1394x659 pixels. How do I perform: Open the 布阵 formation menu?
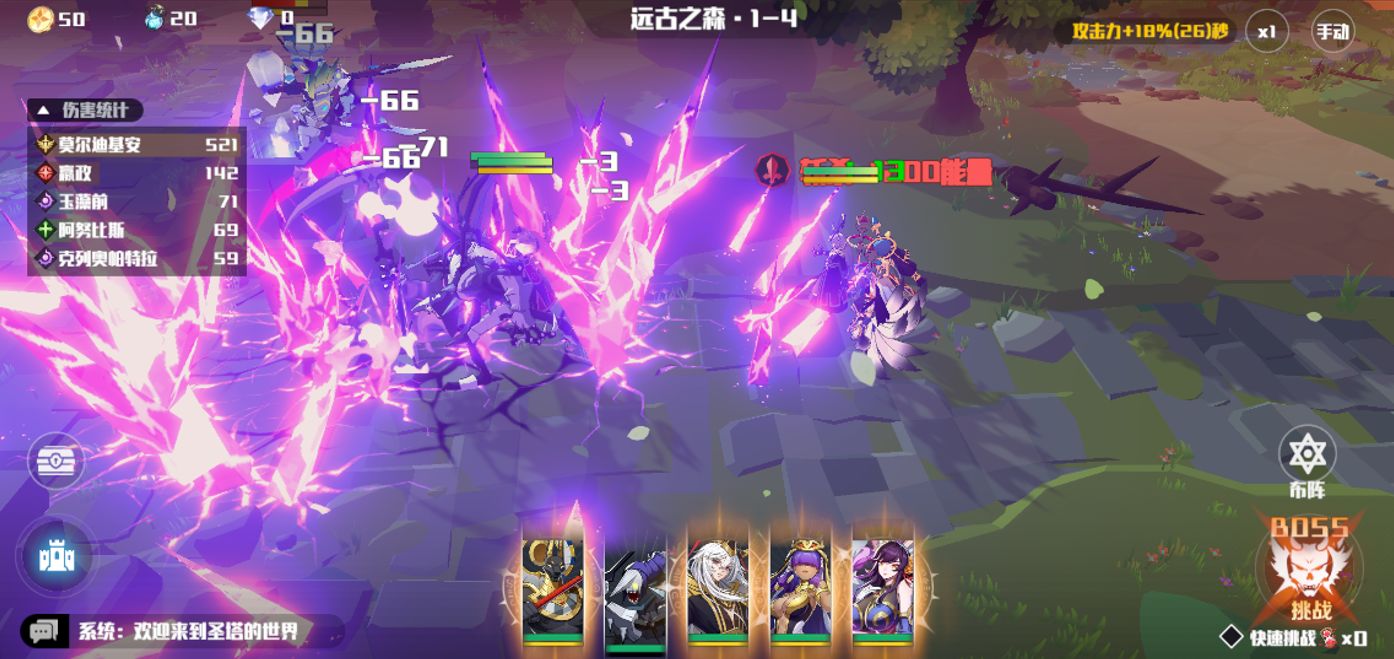(1307, 460)
